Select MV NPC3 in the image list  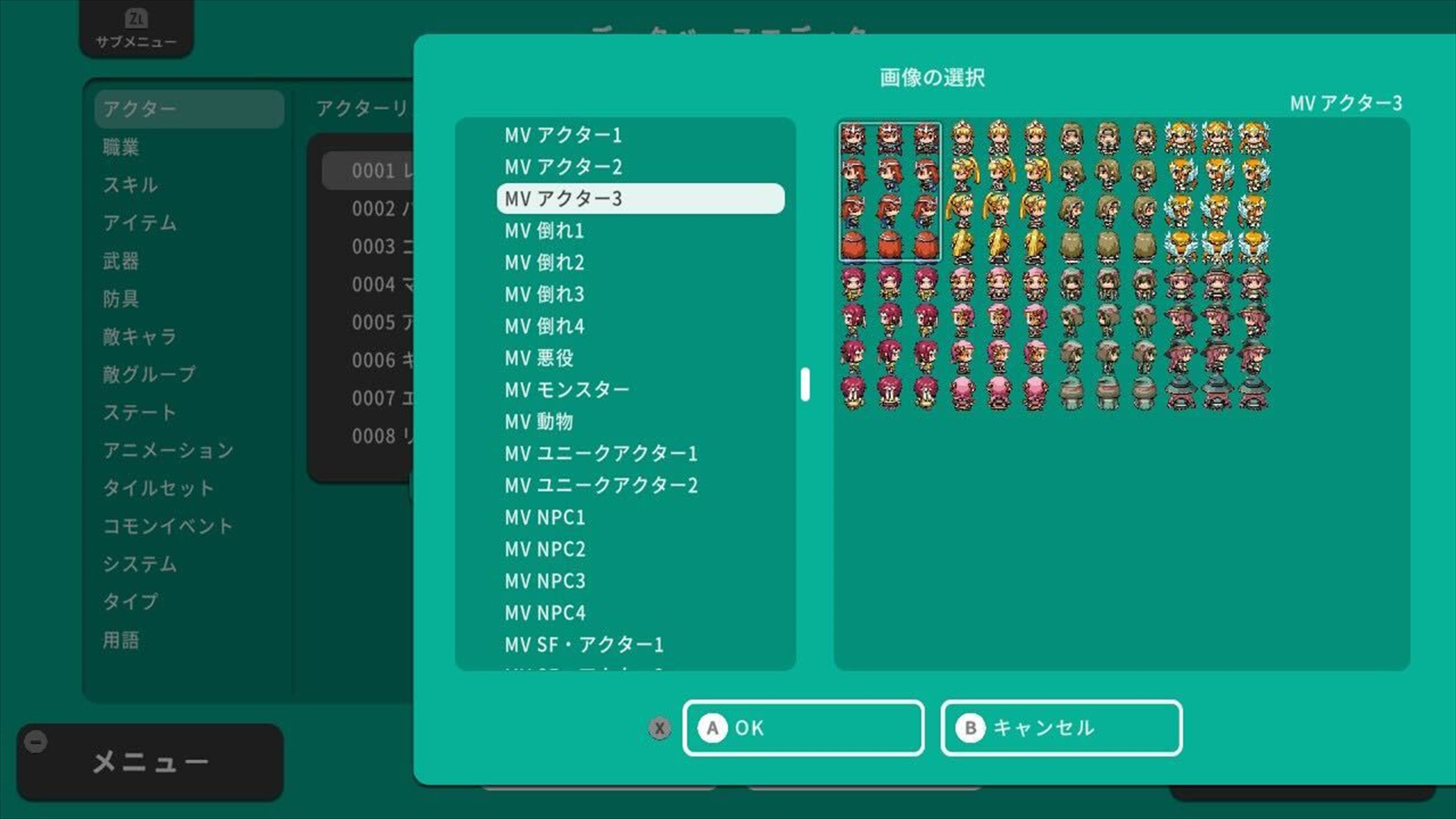[544, 582]
